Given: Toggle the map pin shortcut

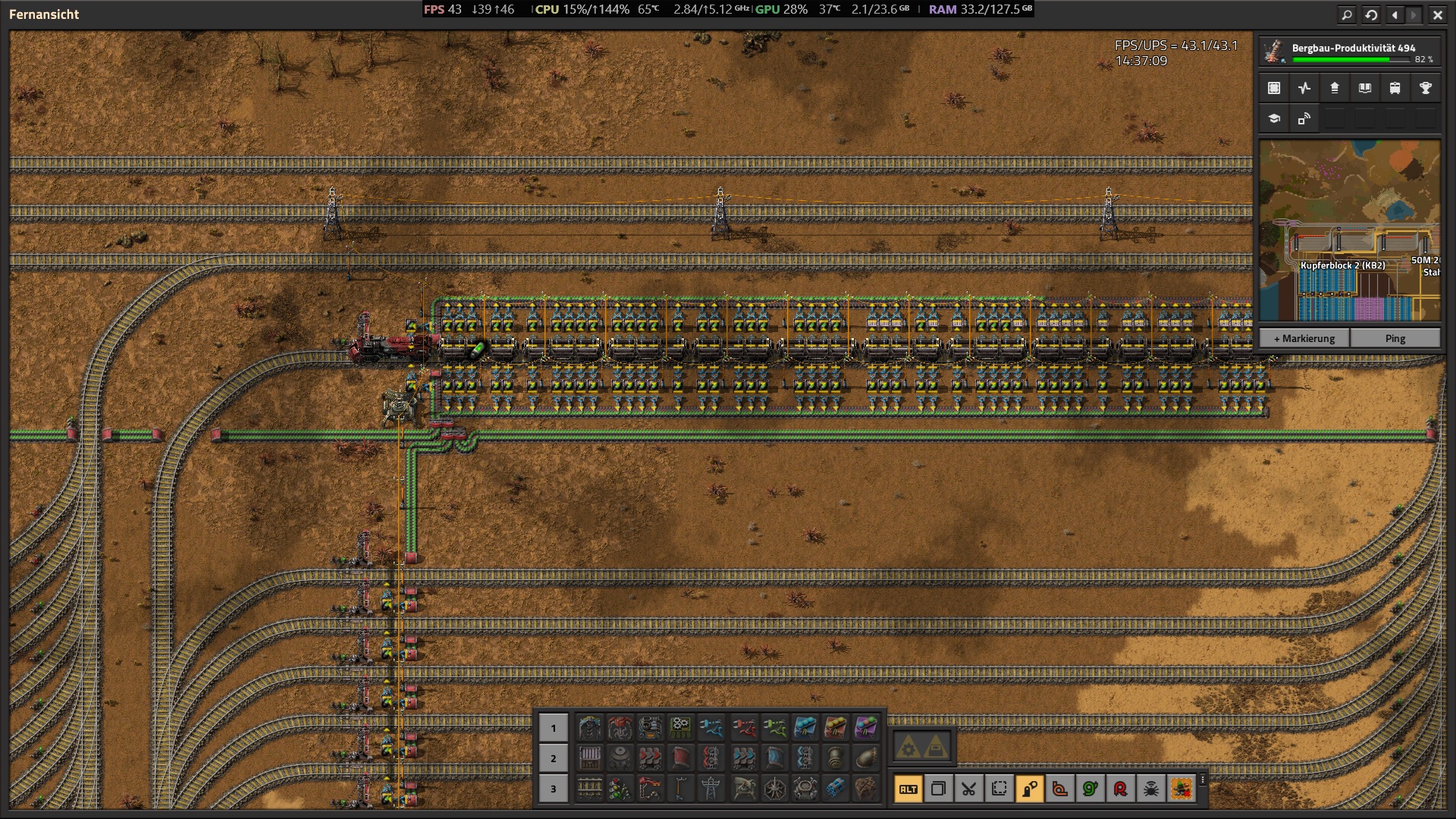Looking at the screenshot, I should point(1028,789).
